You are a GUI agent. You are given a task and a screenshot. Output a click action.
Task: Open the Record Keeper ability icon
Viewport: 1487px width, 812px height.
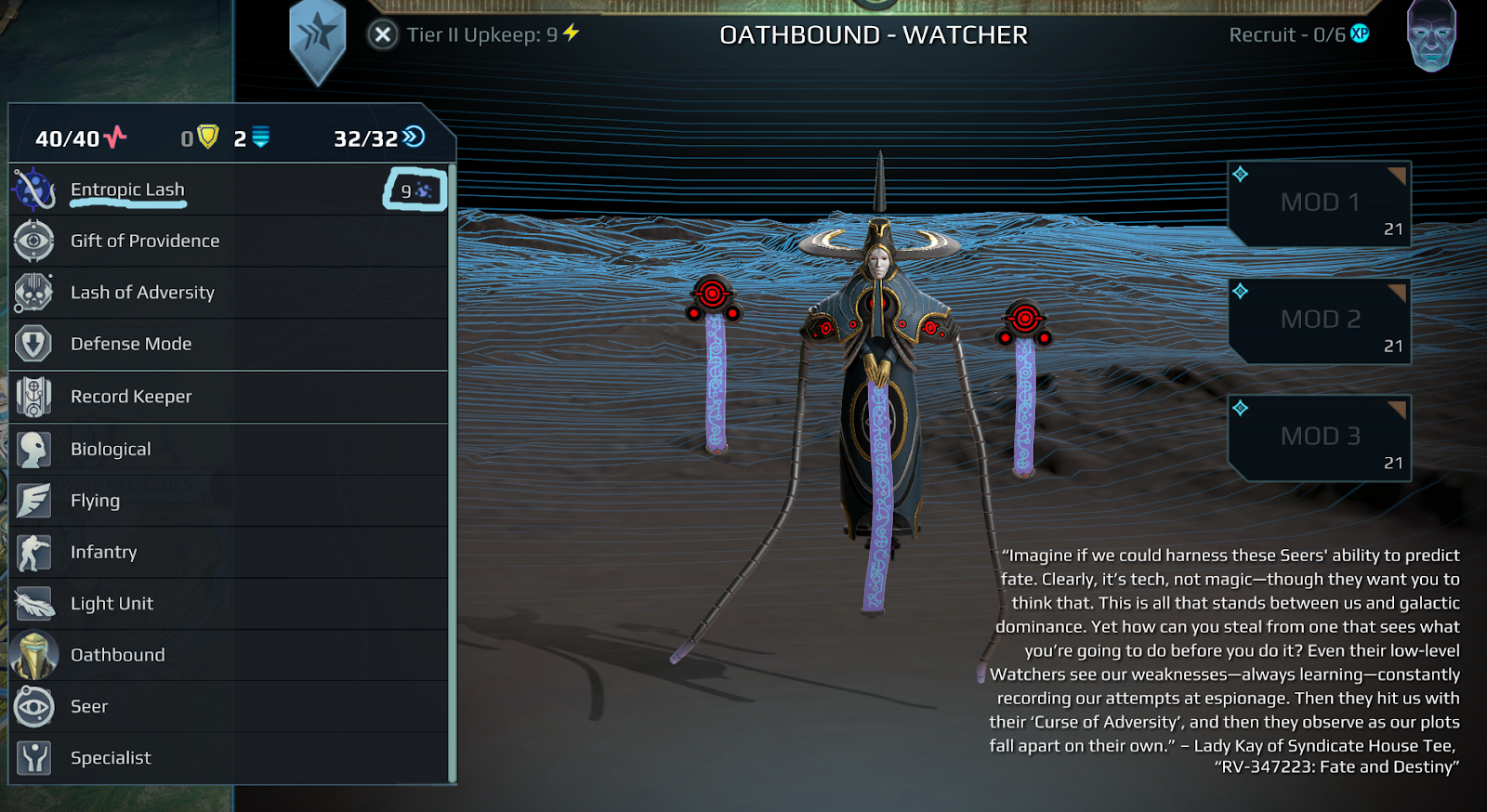tap(34, 396)
